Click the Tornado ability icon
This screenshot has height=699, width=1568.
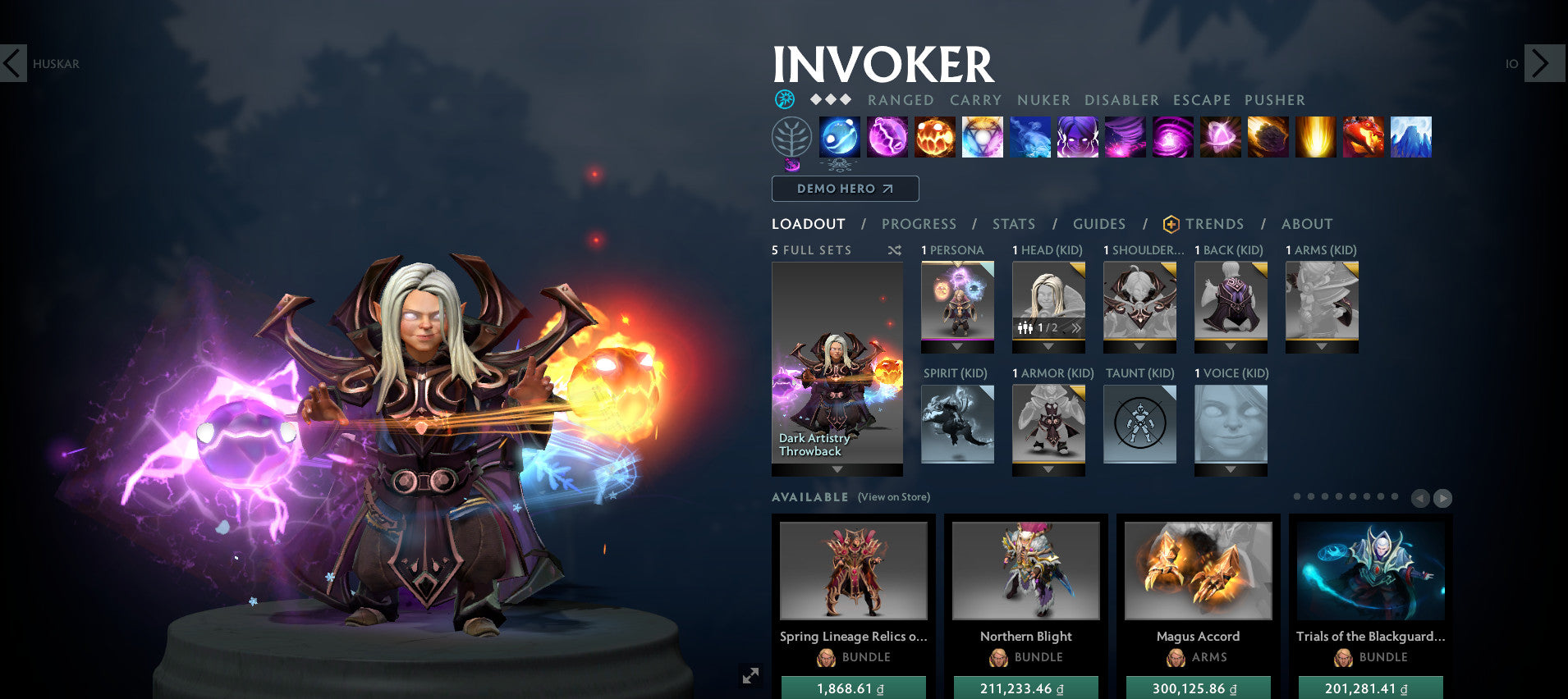point(1126,138)
